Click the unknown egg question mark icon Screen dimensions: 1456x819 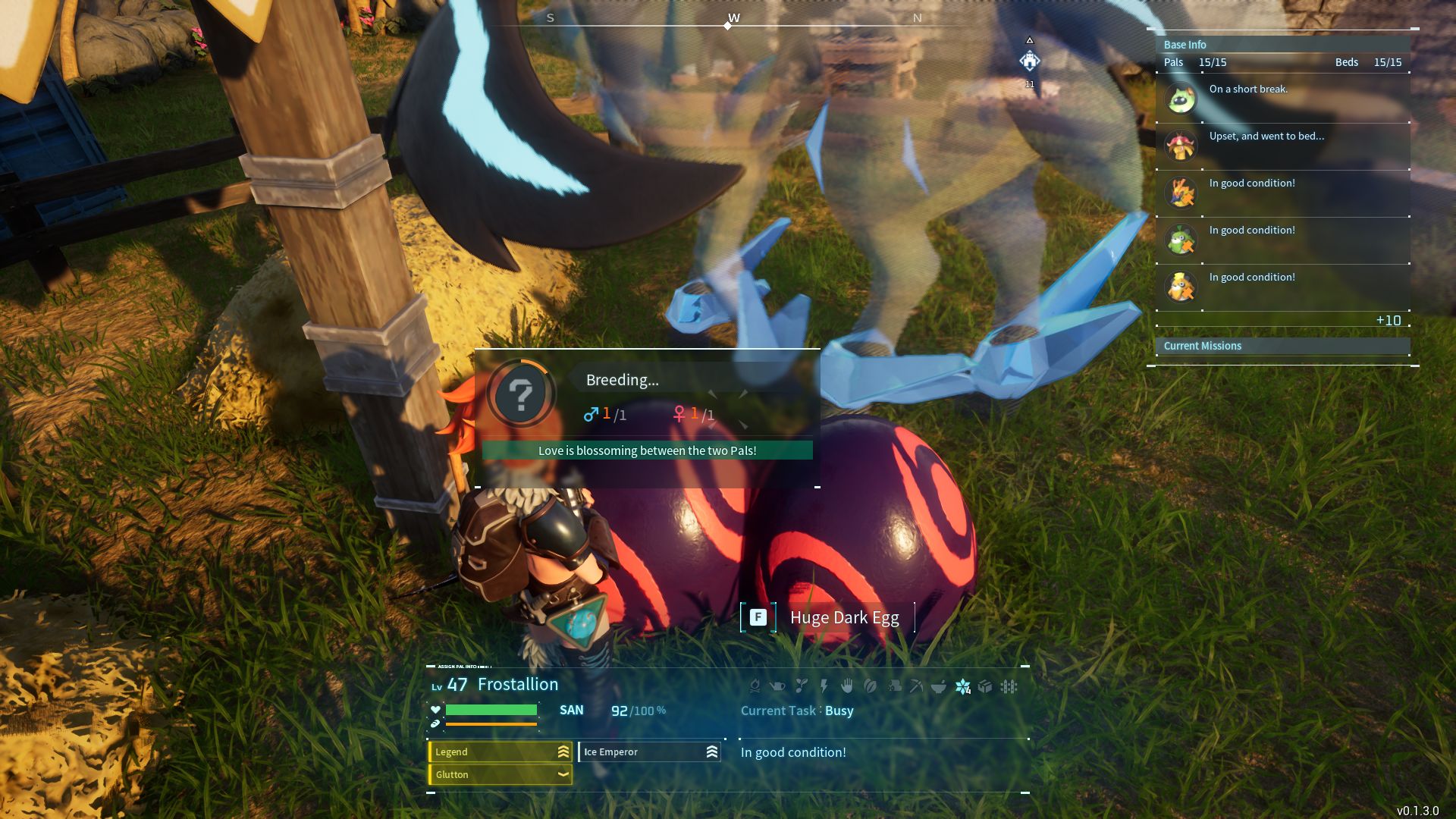(521, 394)
